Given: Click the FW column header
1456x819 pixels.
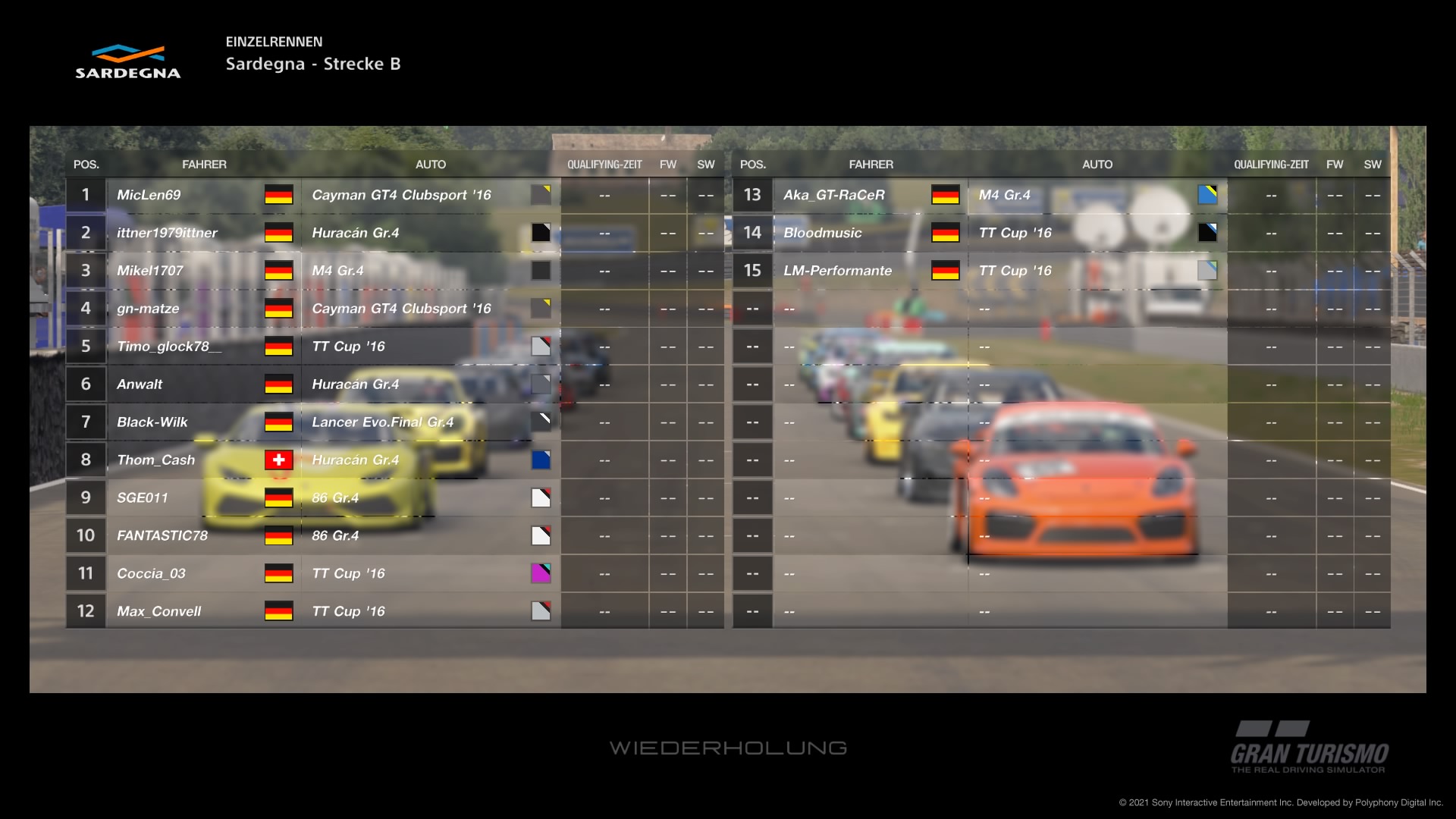Looking at the screenshot, I should (667, 164).
